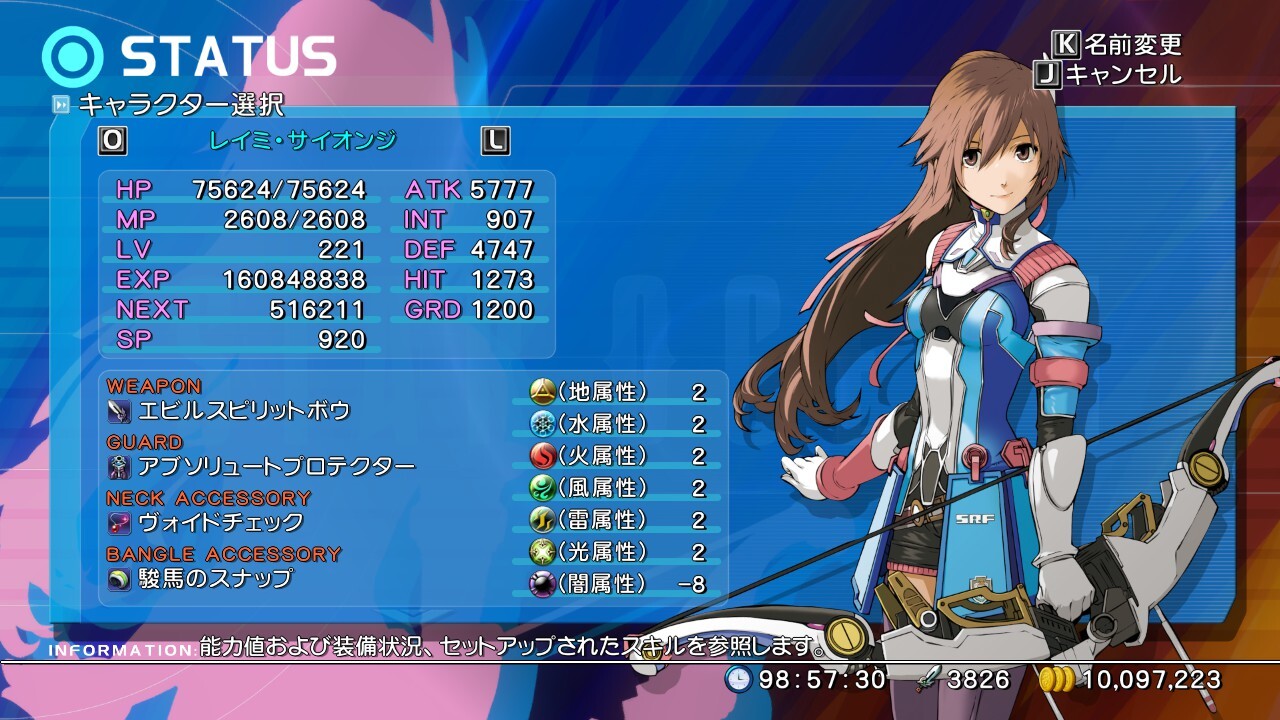Open the 駿馬のスナップ bangle accessory slot

[215, 578]
